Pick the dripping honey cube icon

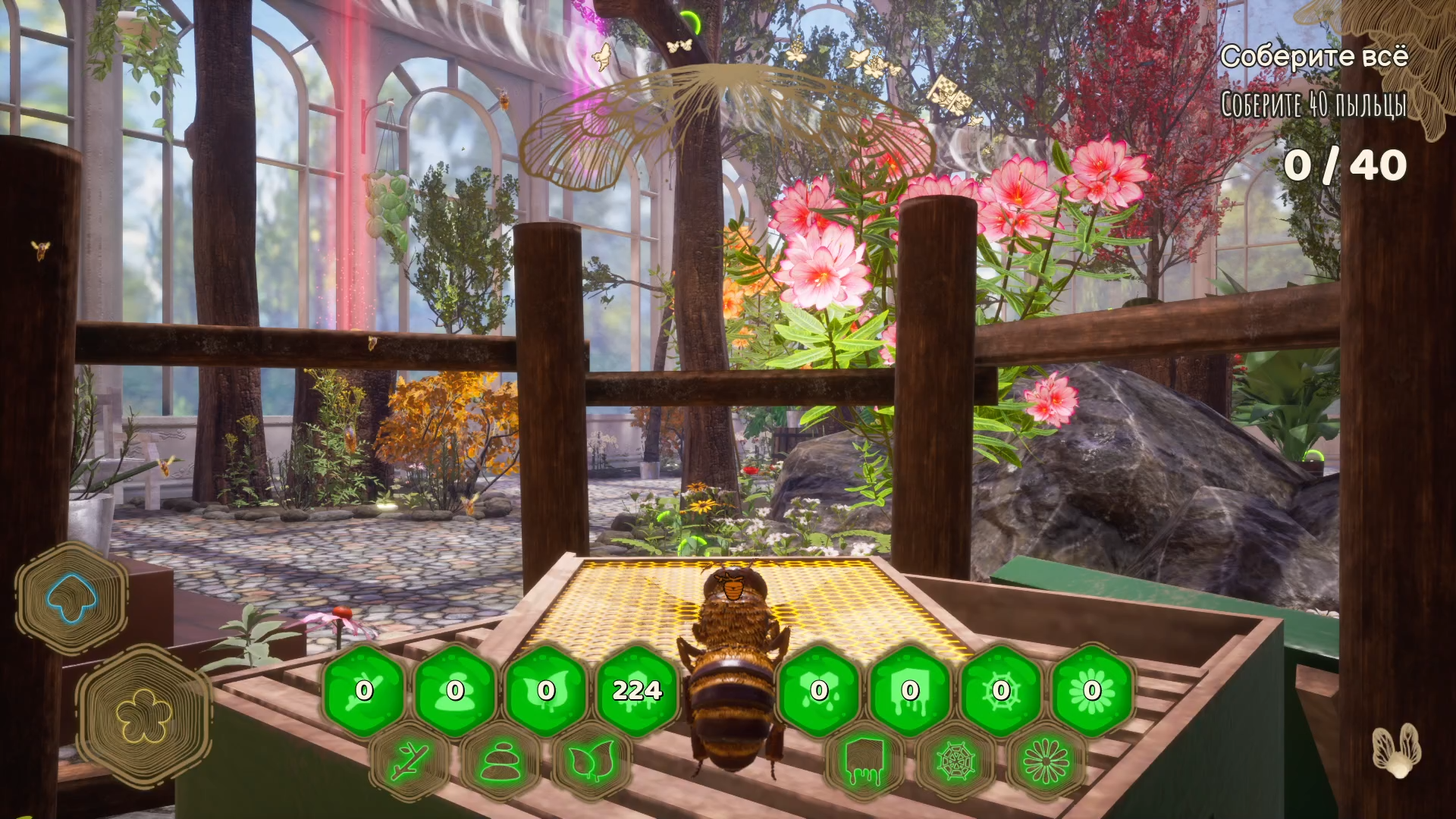tap(864, 761)
